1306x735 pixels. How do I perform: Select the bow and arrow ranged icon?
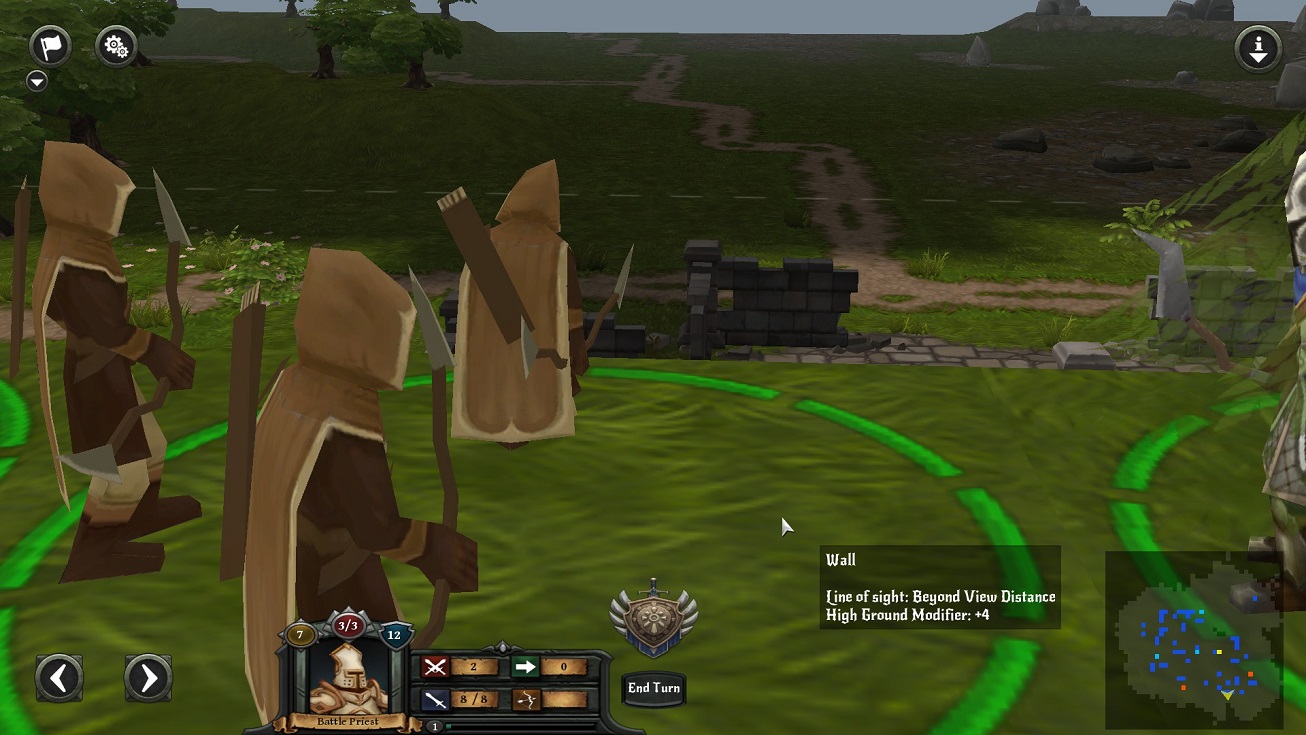[525, 700]
